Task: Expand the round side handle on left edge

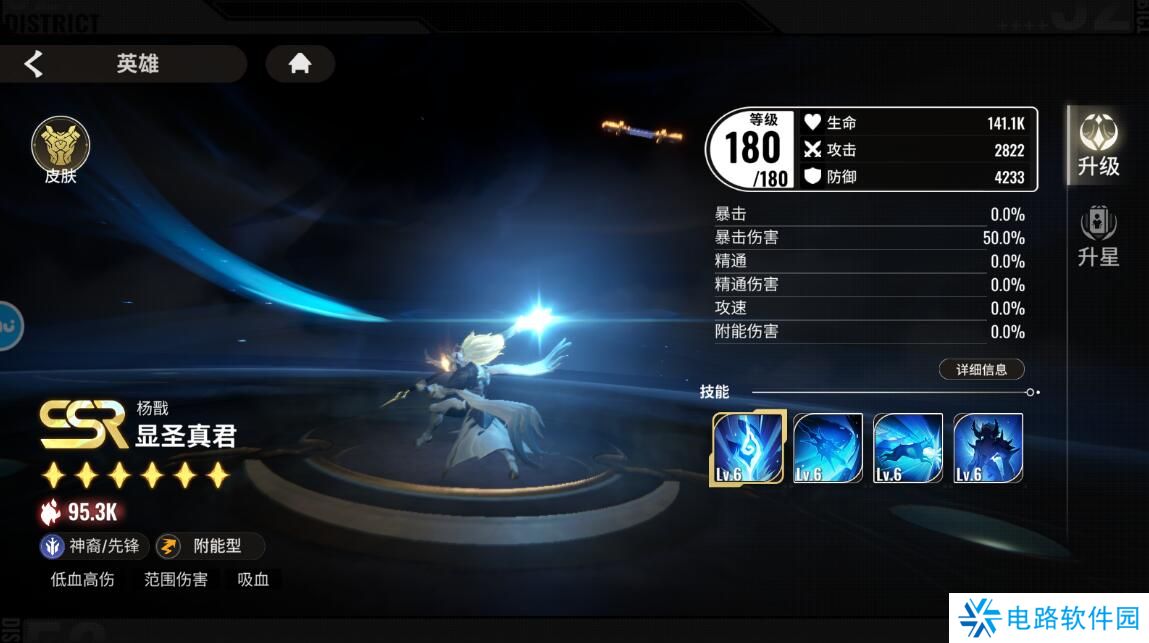Action: pos(8,325)
